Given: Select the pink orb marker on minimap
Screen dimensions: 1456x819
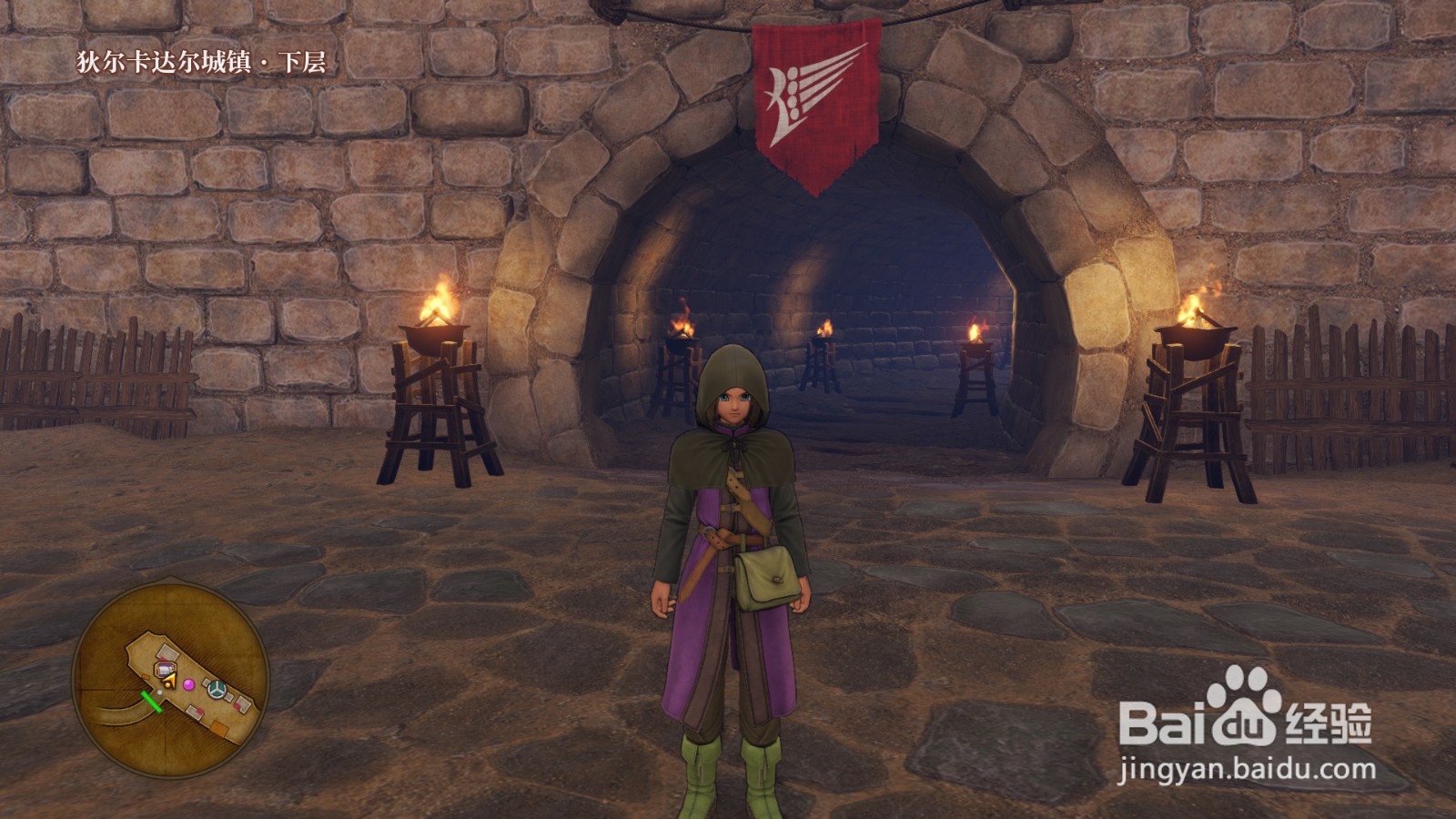Looking at the screenshot, I should pyautogui.click(x=189, y=683).
